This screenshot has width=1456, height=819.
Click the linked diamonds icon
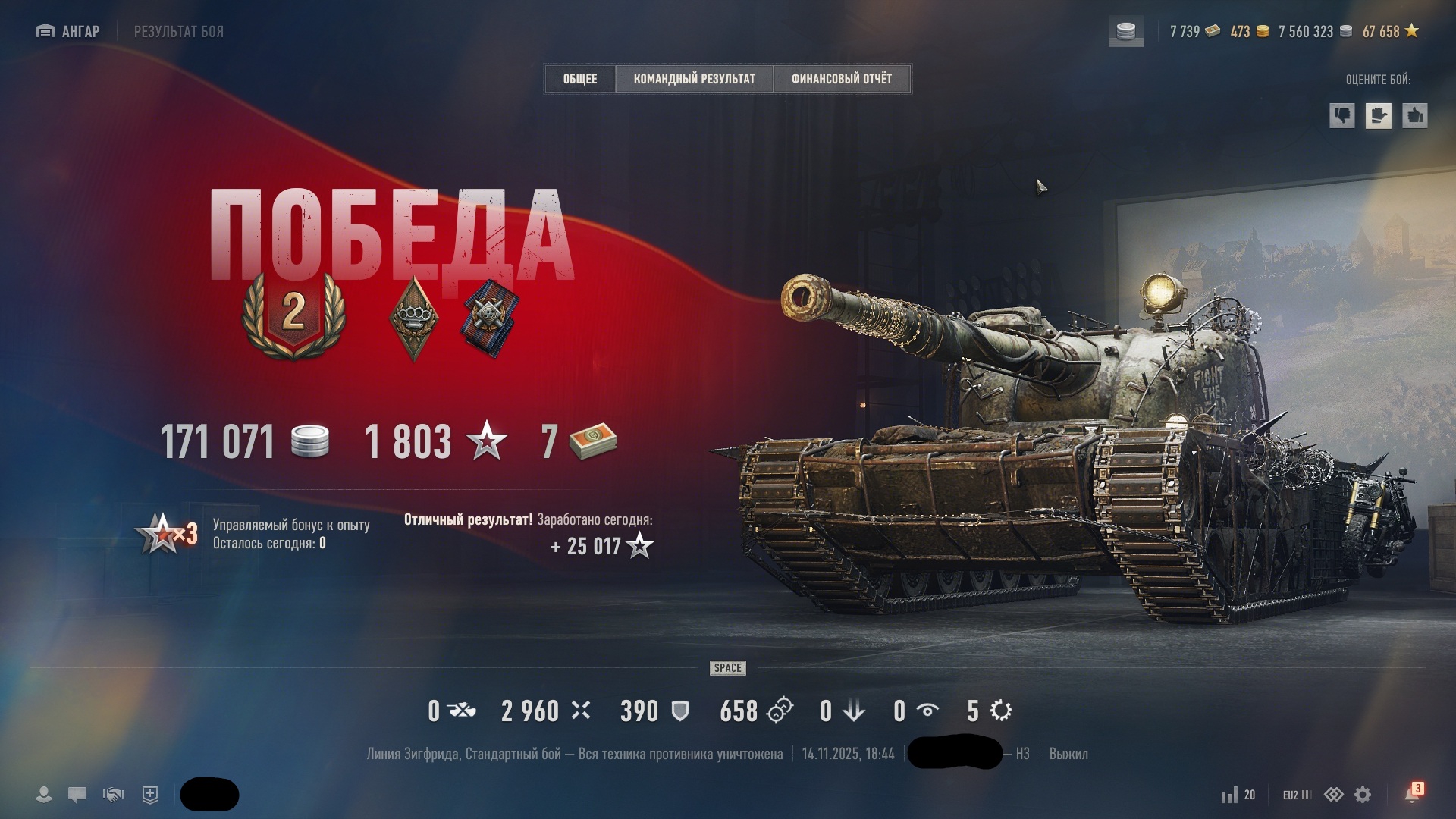1333,795
